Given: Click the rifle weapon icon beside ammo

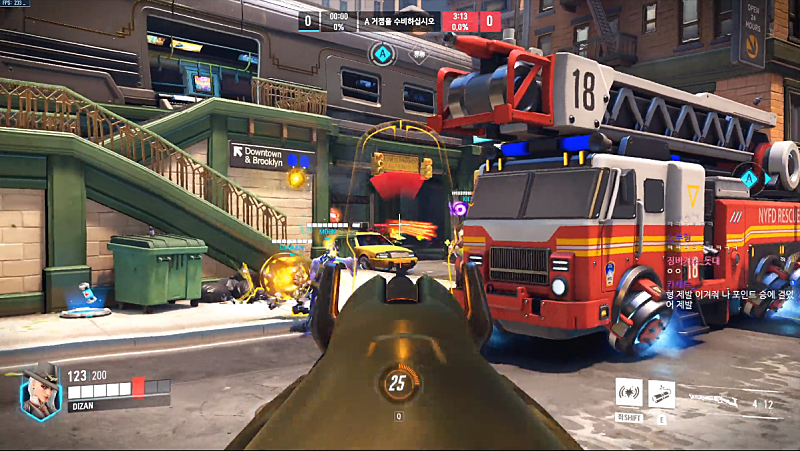Looking at the screenshot, I should [x=712, y=398].
